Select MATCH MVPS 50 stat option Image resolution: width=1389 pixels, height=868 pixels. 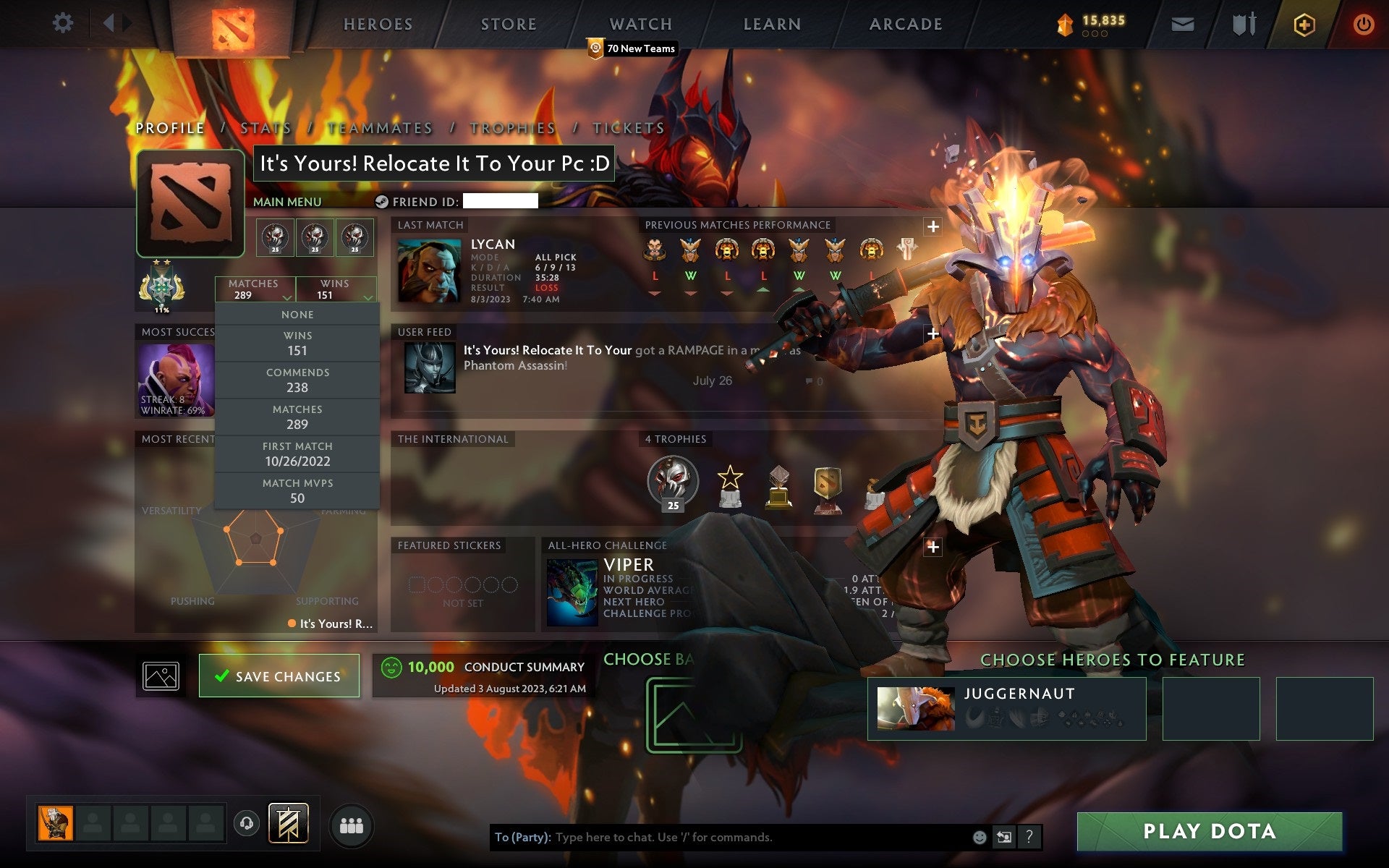[x=297, y=490]
